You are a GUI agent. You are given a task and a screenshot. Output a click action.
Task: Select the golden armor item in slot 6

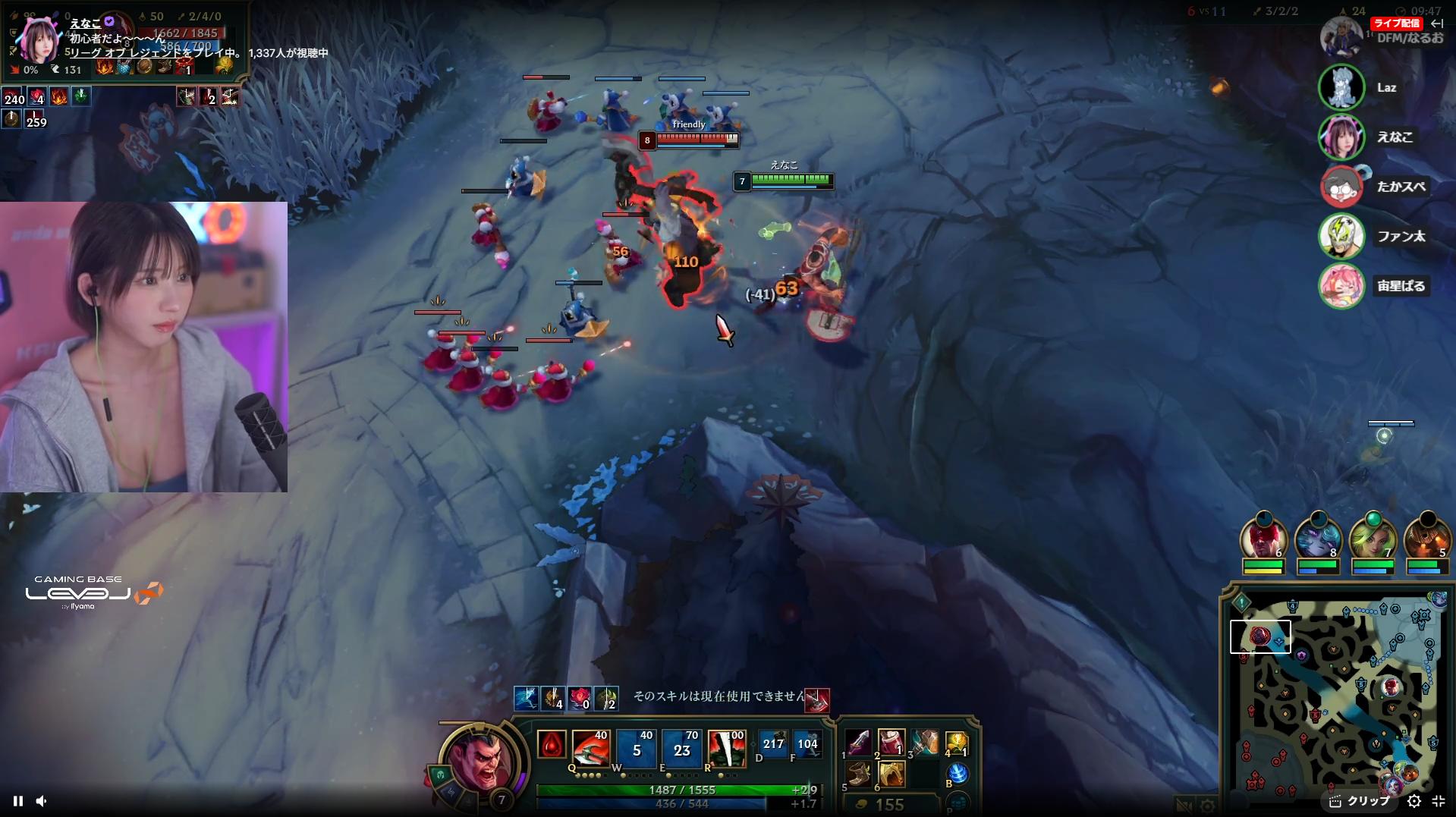click(892, 775)
